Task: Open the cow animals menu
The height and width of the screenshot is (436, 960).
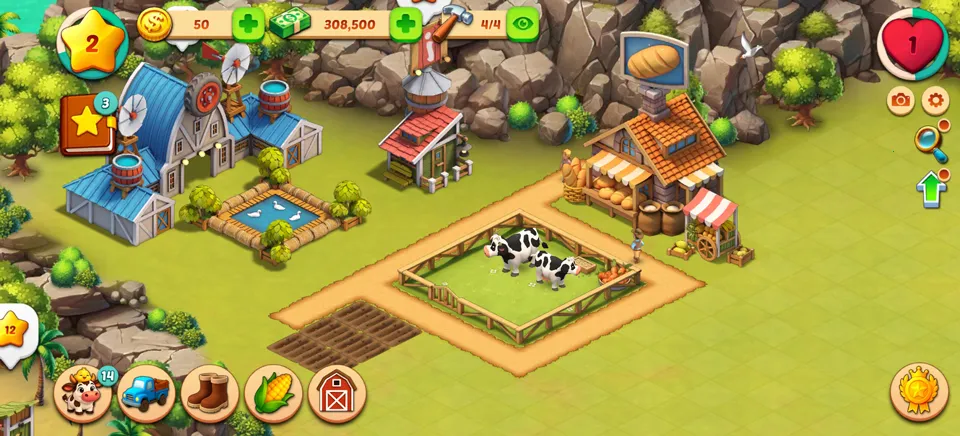Action: (82, 393)
